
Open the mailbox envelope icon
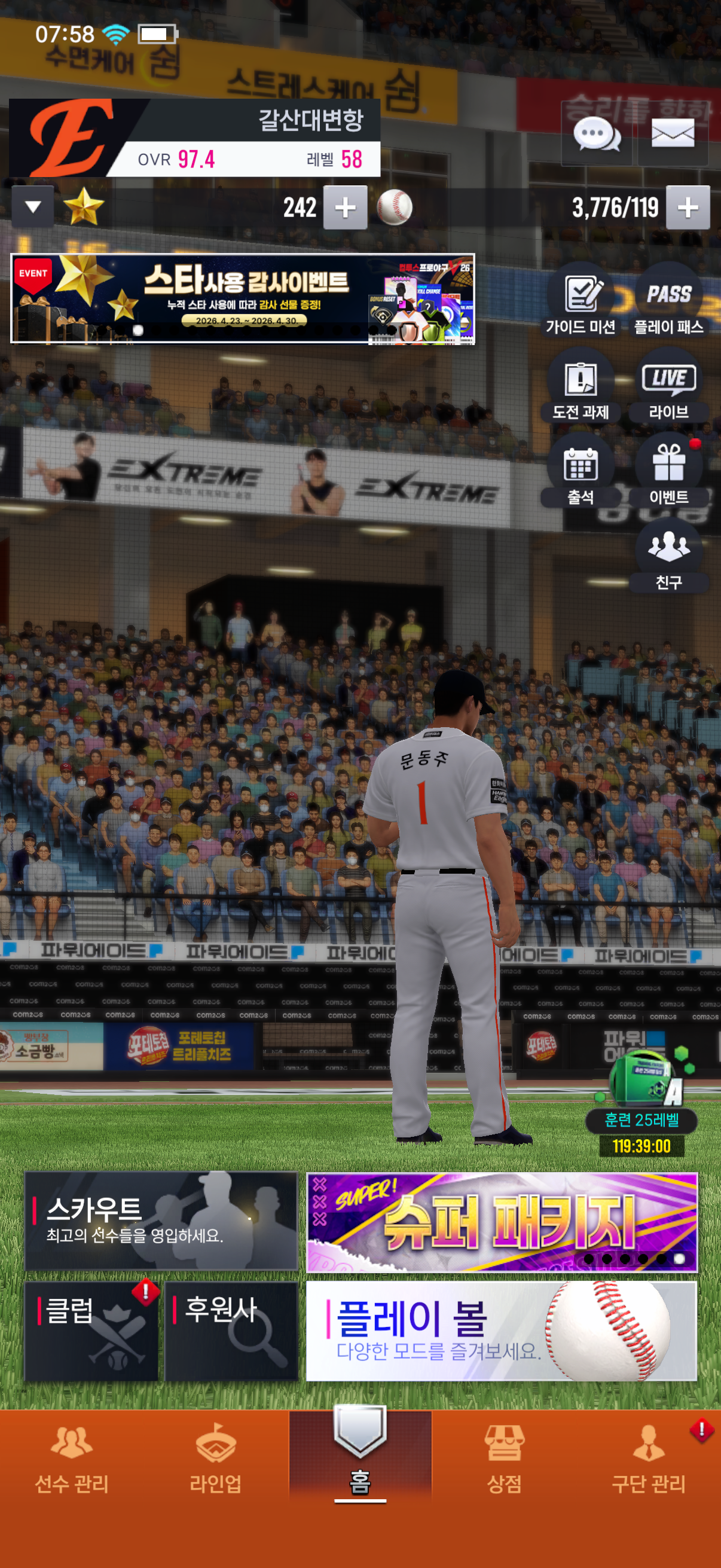(673, 135)
